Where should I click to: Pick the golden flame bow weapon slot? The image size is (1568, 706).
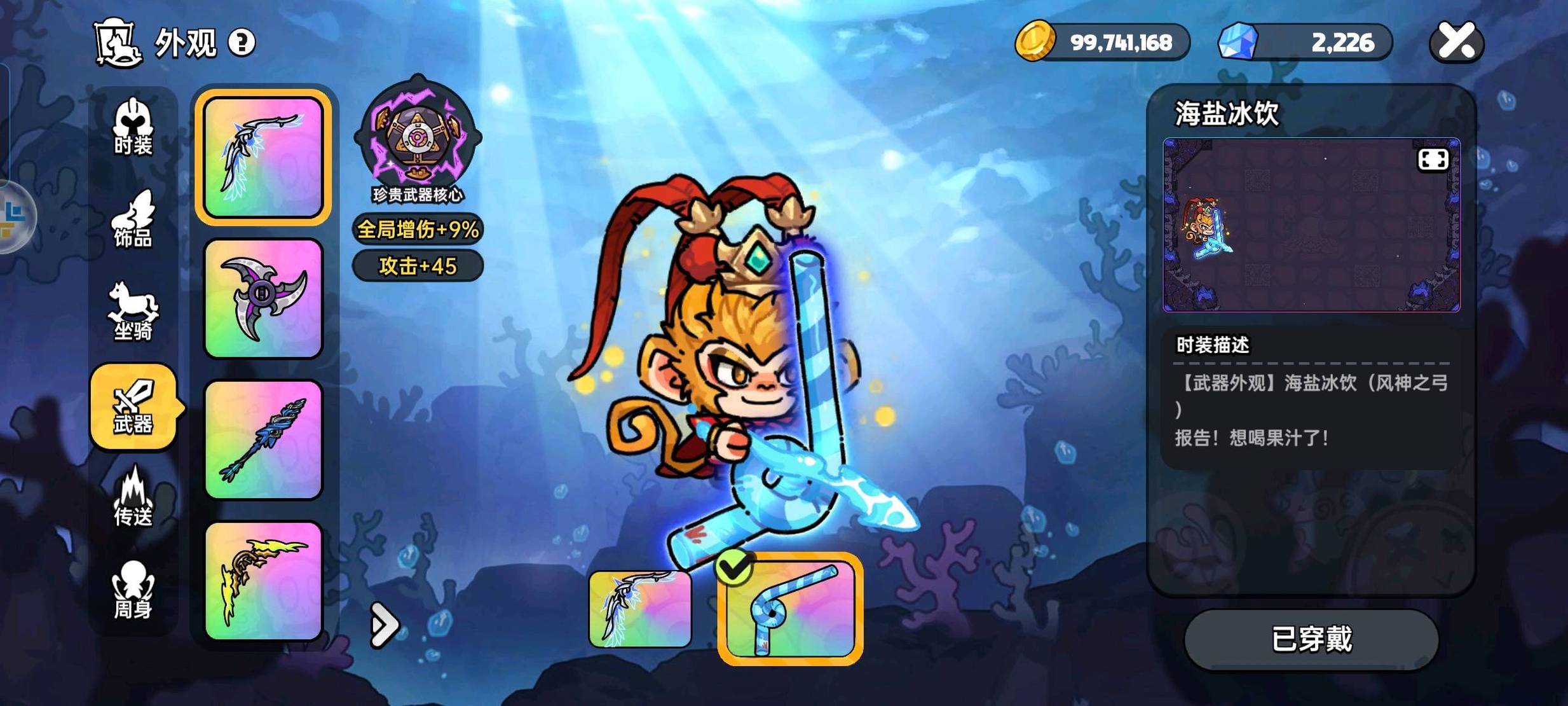click(x=263, y=581)
